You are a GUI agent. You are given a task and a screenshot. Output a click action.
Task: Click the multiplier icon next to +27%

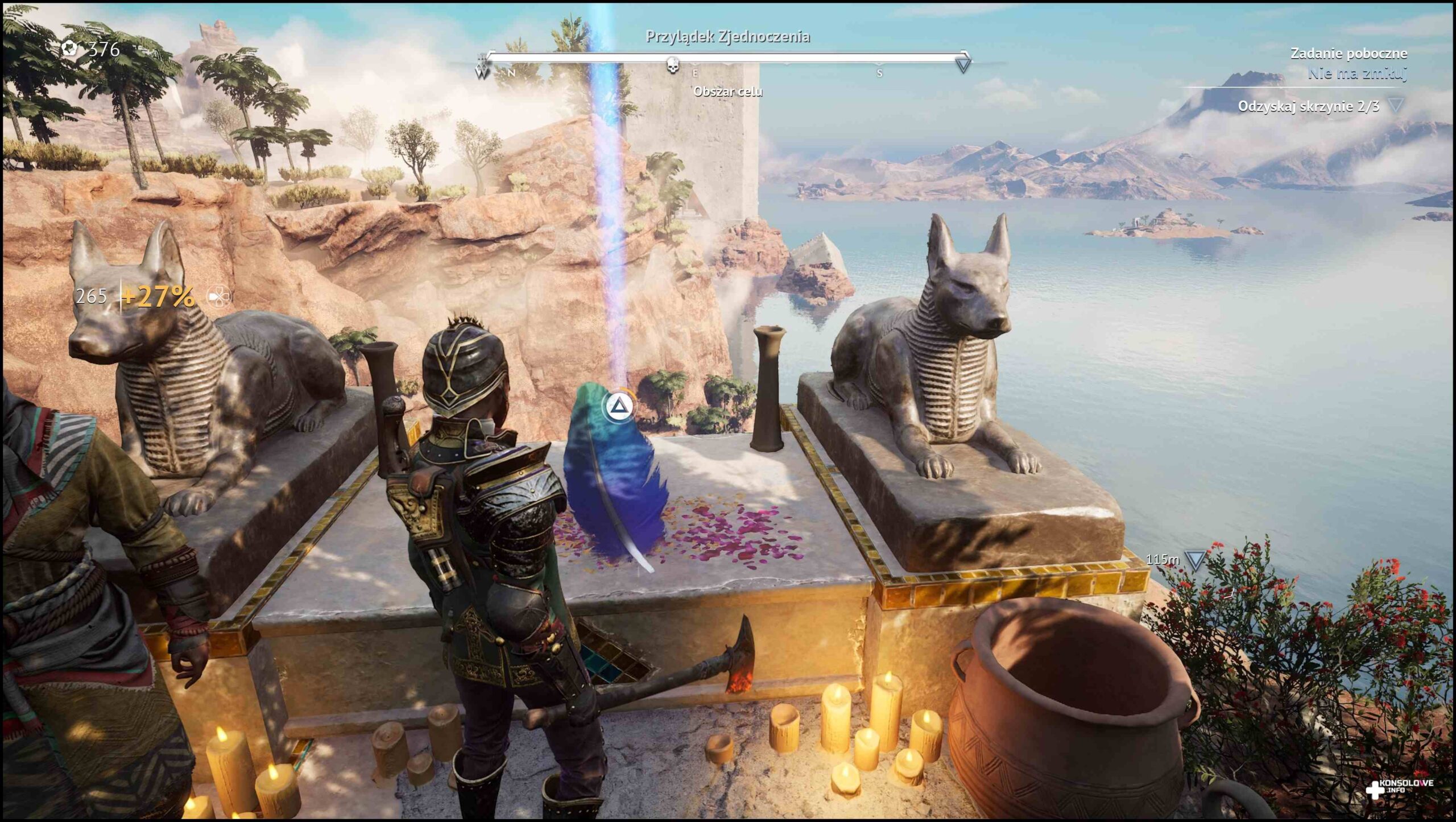click(219, 296)
